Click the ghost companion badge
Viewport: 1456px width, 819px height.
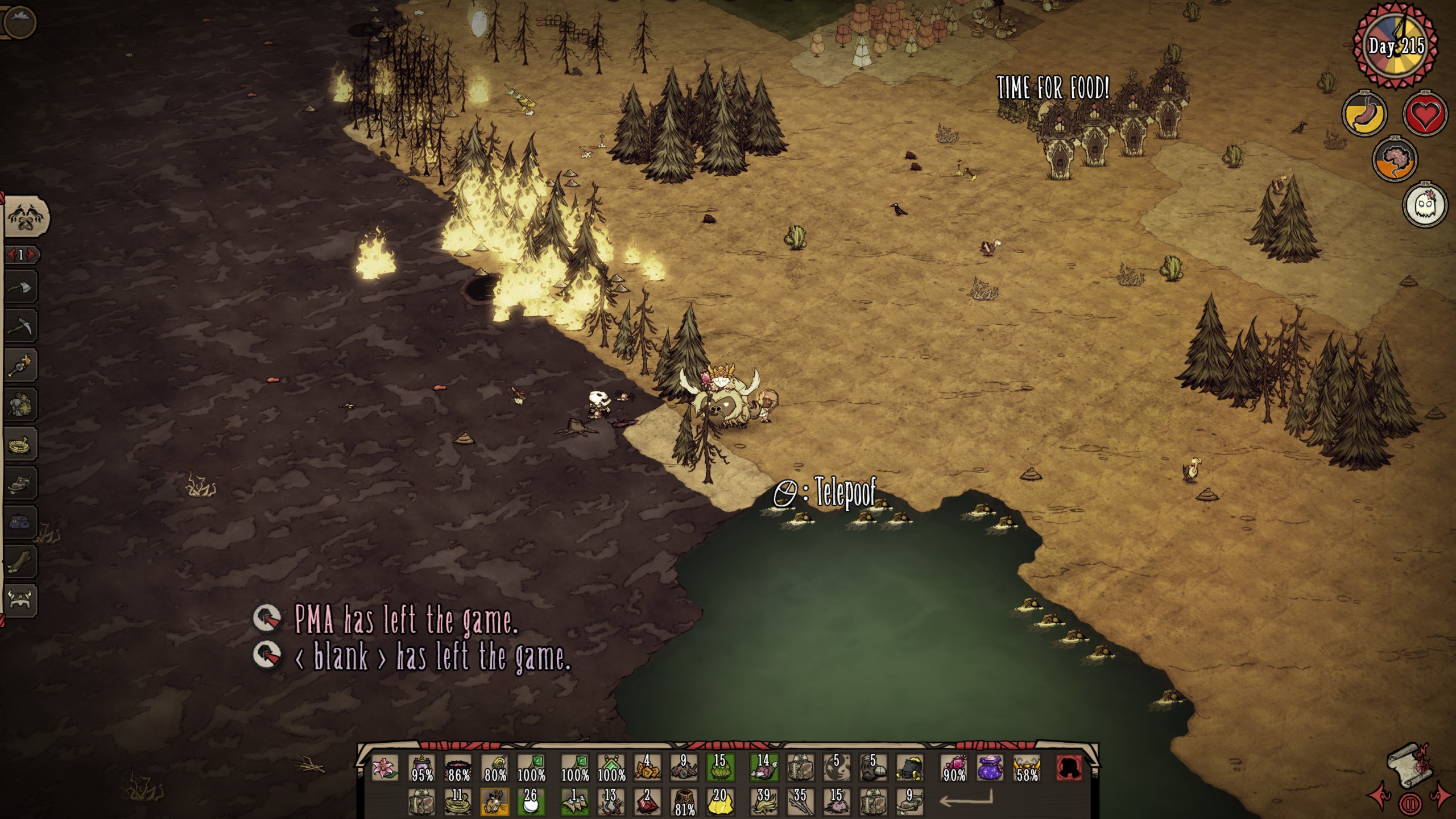tap(1425, 205)
